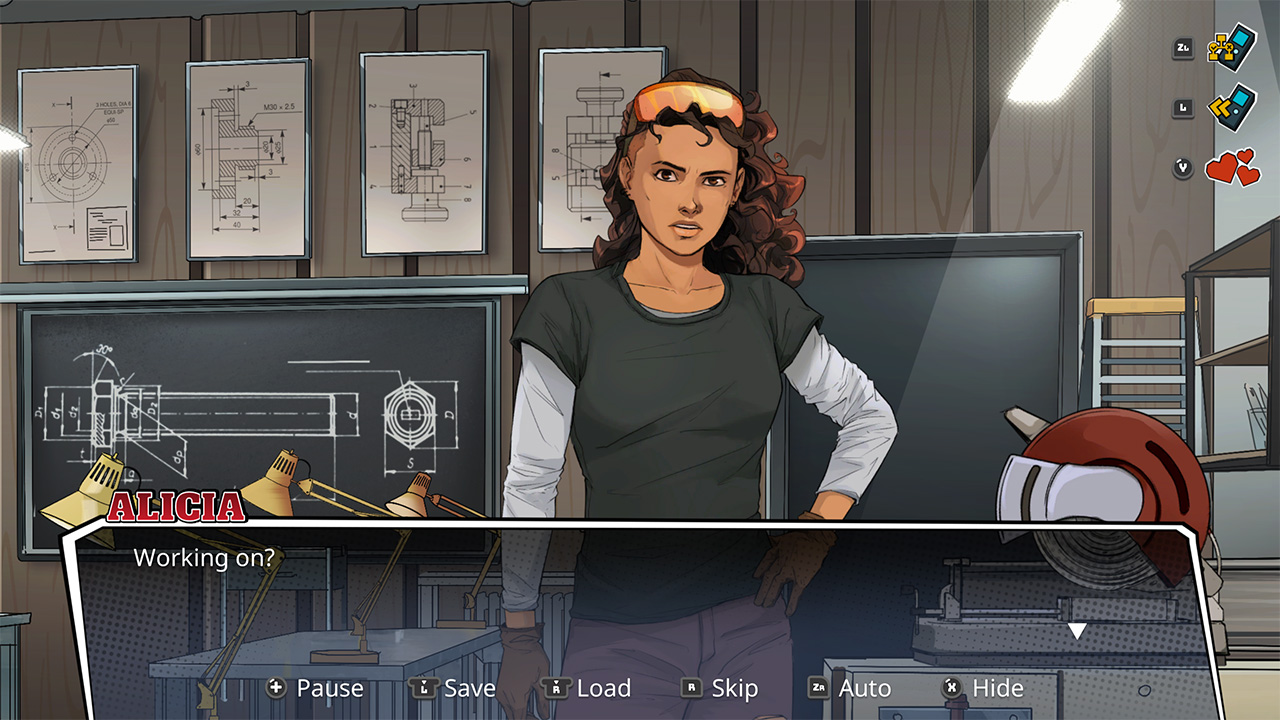This screenshot has height=720, width=1280.
Task: Enable Auto play mode
Action: click(862, 688)
